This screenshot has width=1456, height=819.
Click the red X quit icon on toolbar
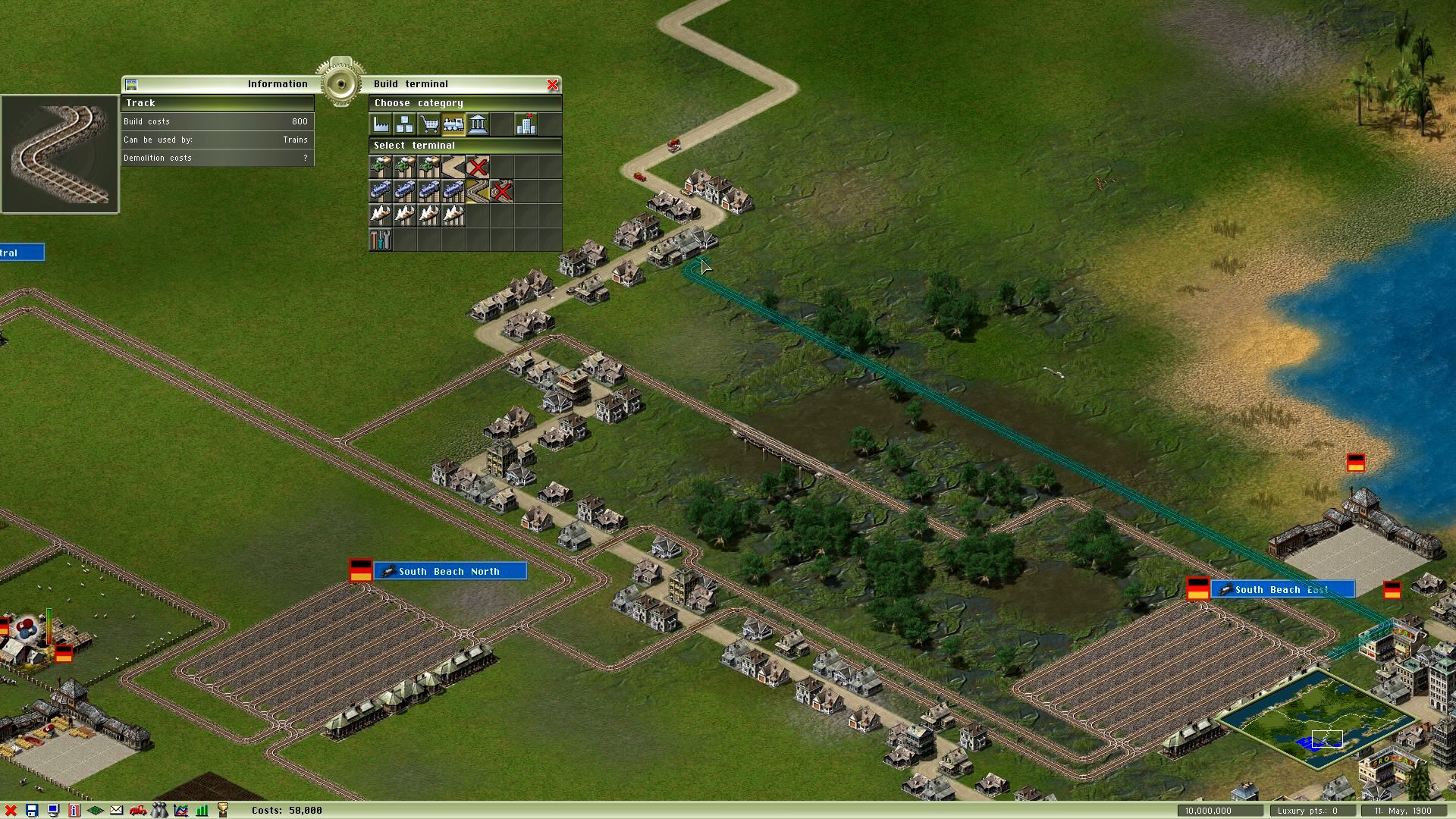(x=11, y=811)
